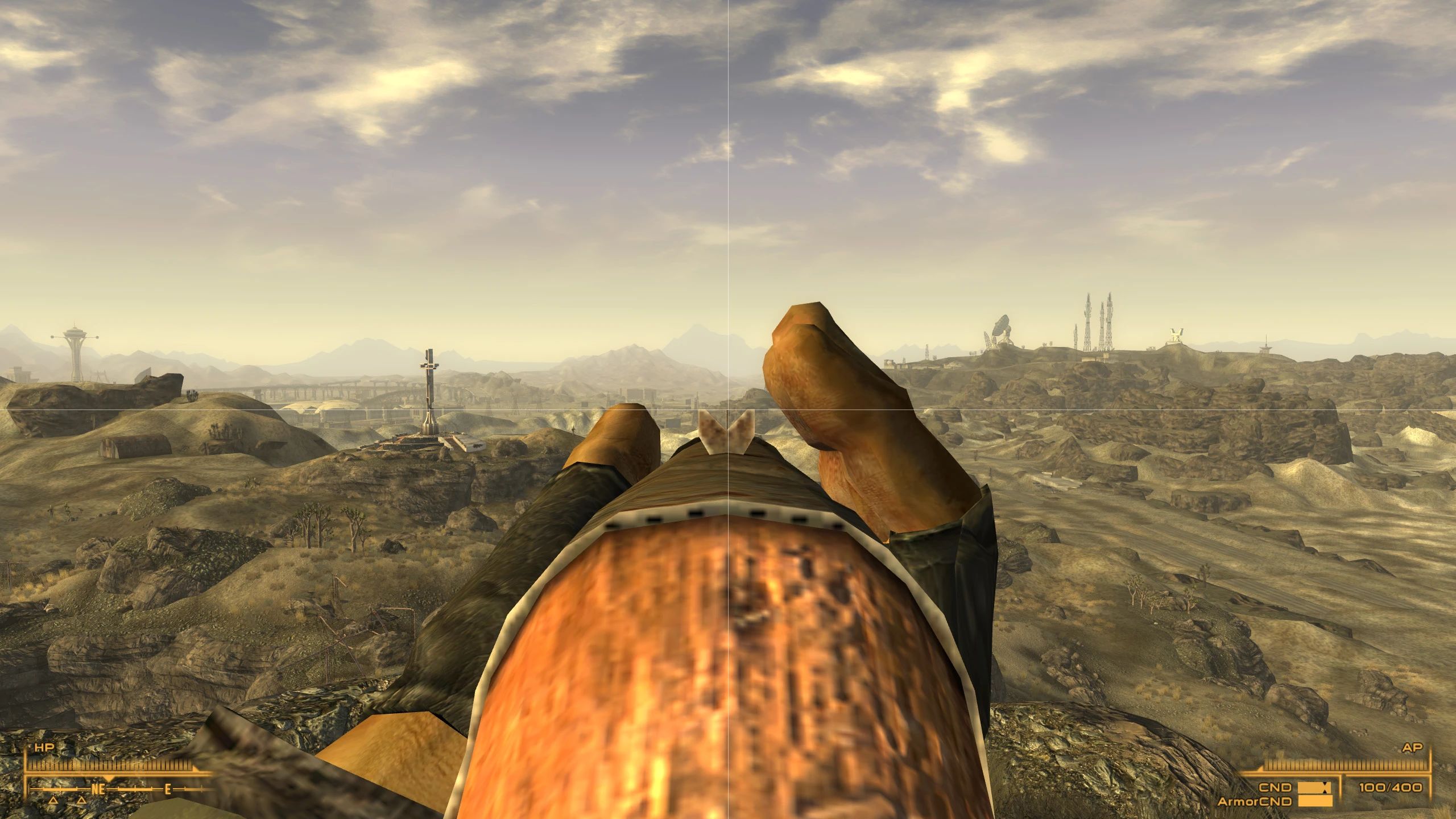Click the AP label above the action points bar
Image resolution: width=1456 pixels, height=819 pixels.
pyautogui.click(x=1413, y=748)
